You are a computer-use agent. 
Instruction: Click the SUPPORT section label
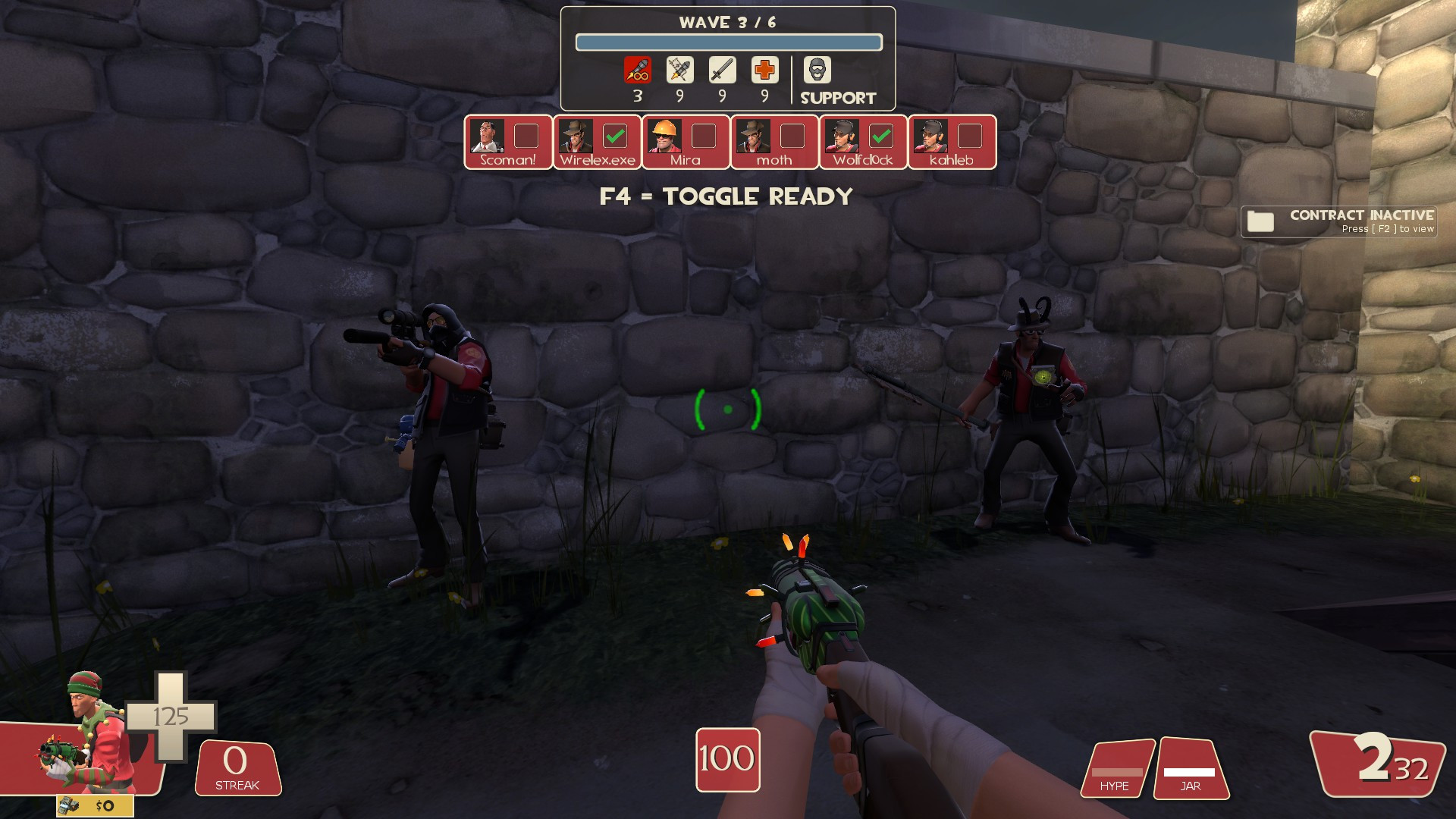click(837, 97)
